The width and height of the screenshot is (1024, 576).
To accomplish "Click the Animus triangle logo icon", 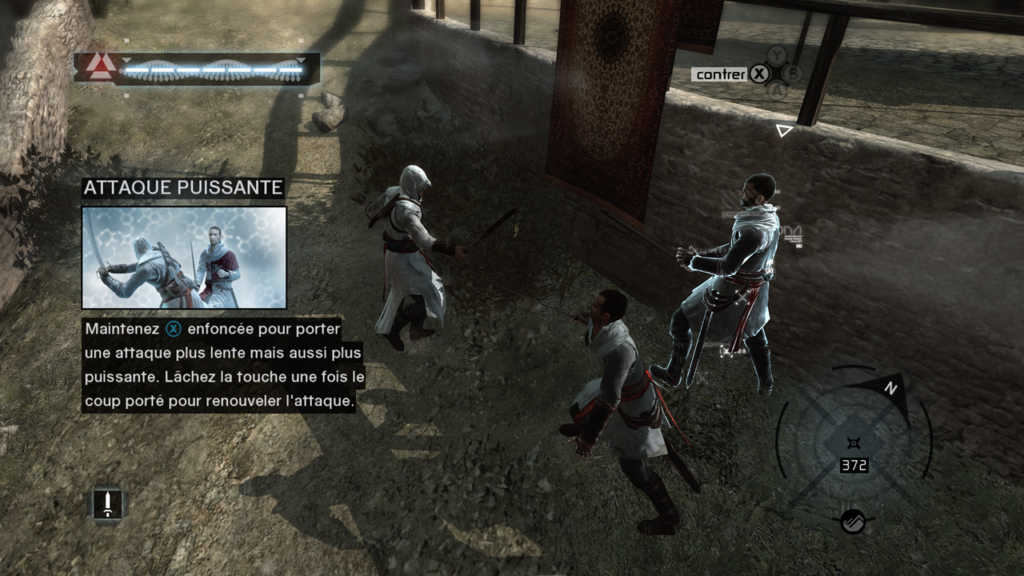I will pos(98,67).
